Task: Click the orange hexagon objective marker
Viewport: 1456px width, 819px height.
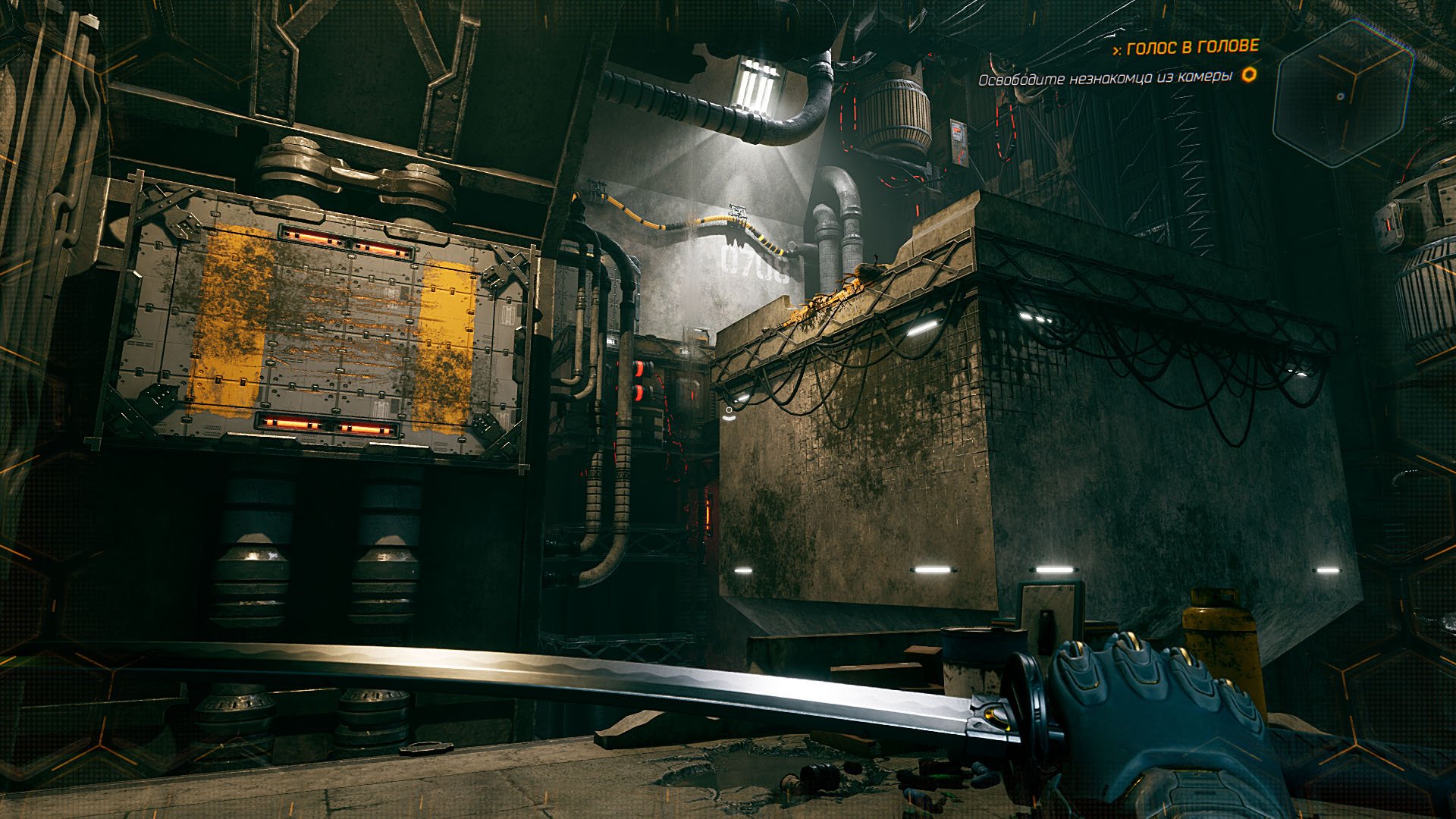Action: pos(1249,75)
